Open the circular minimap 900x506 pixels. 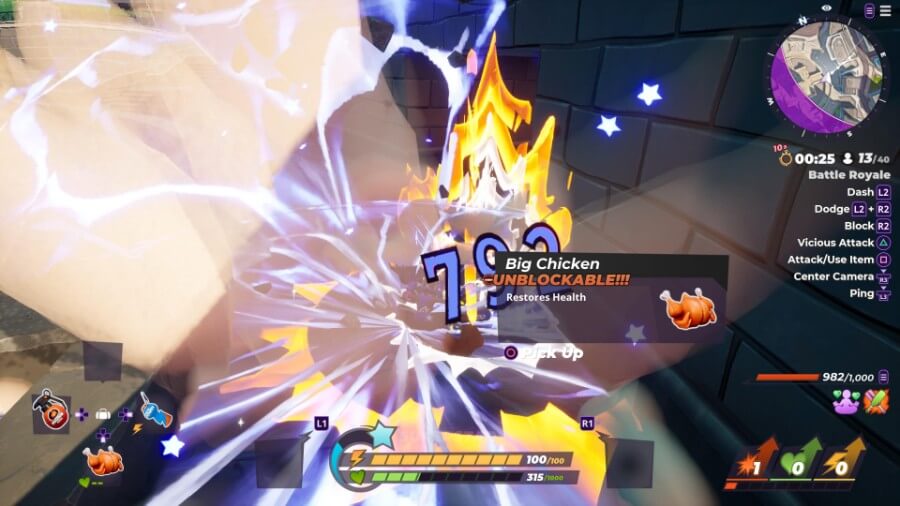click(826, 67)
